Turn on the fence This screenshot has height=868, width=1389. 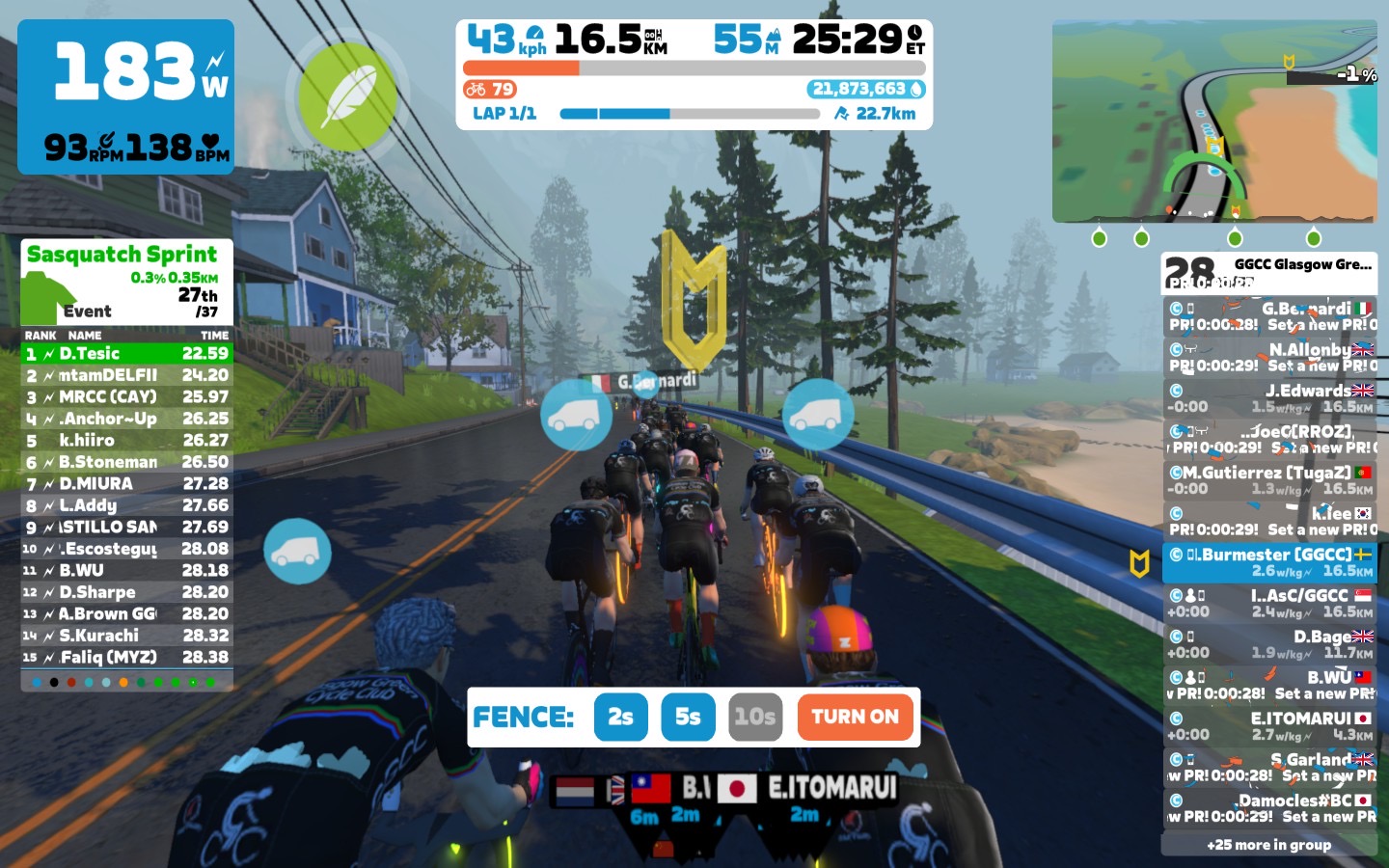855,717
